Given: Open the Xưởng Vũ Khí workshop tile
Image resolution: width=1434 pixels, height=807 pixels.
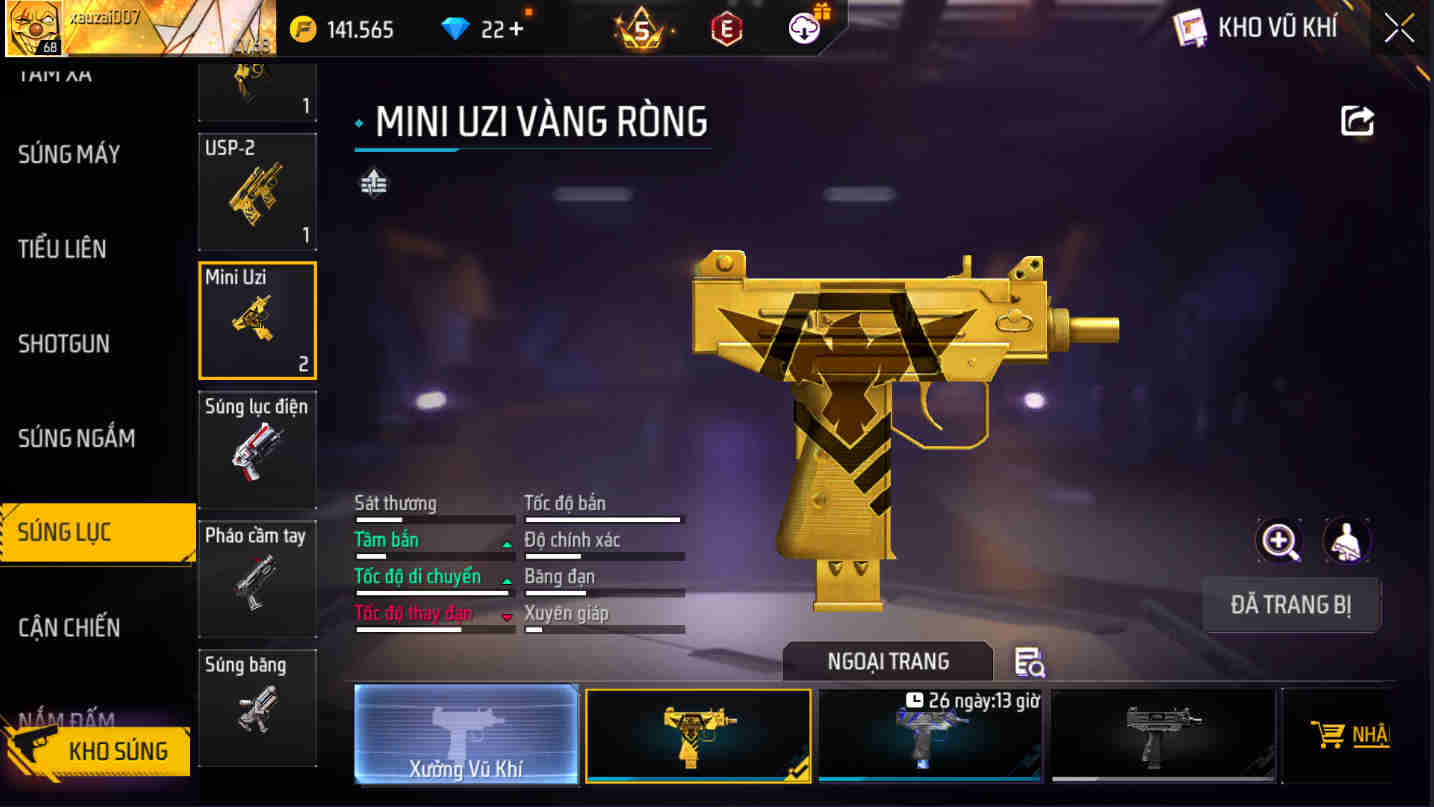Looking at the screenshot, I should pos(466,734).
